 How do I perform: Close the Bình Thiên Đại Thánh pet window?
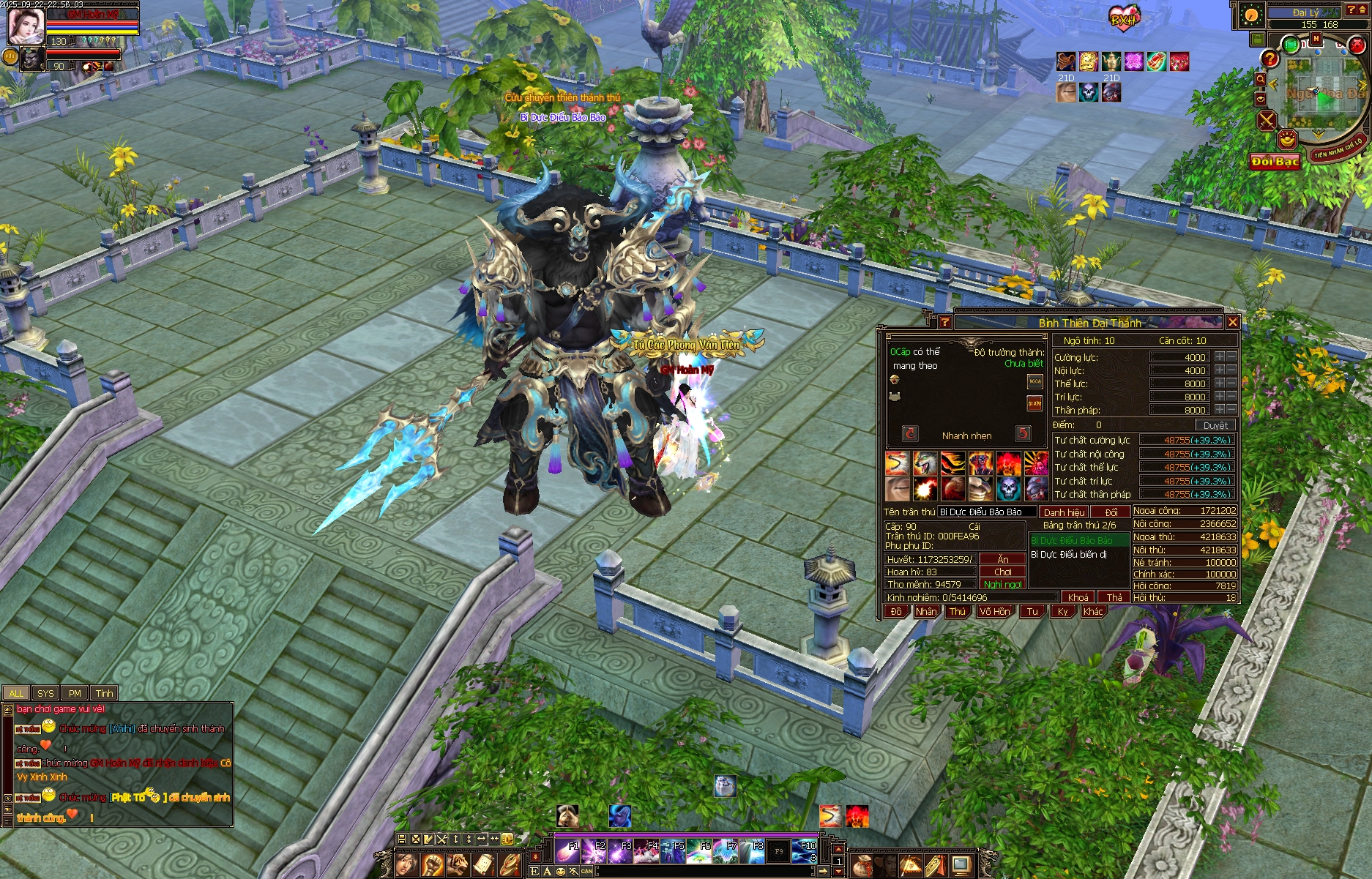click(x=1232, y=322)
